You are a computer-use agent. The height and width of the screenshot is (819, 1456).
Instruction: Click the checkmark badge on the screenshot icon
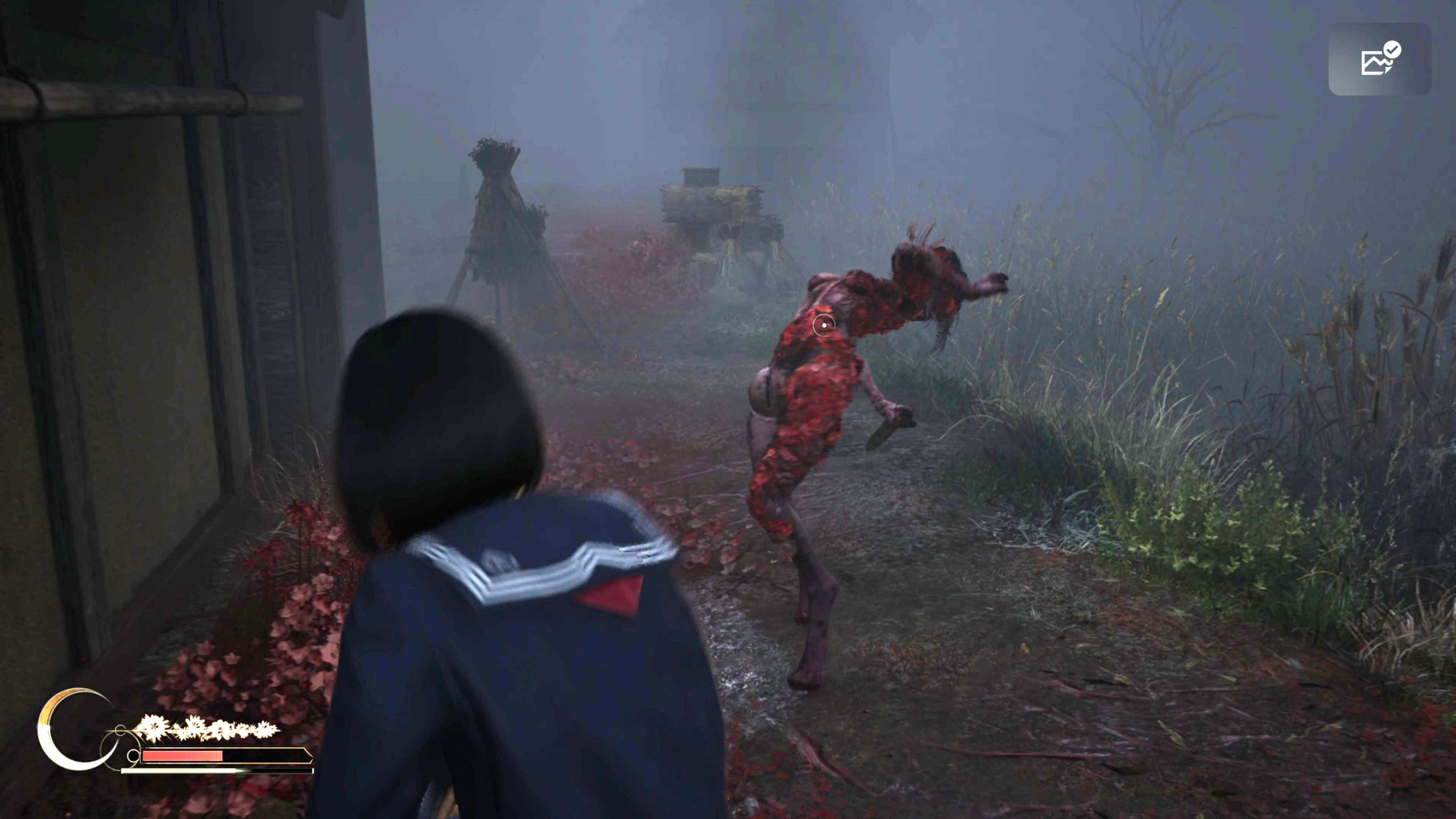[x=1392, y=49]
